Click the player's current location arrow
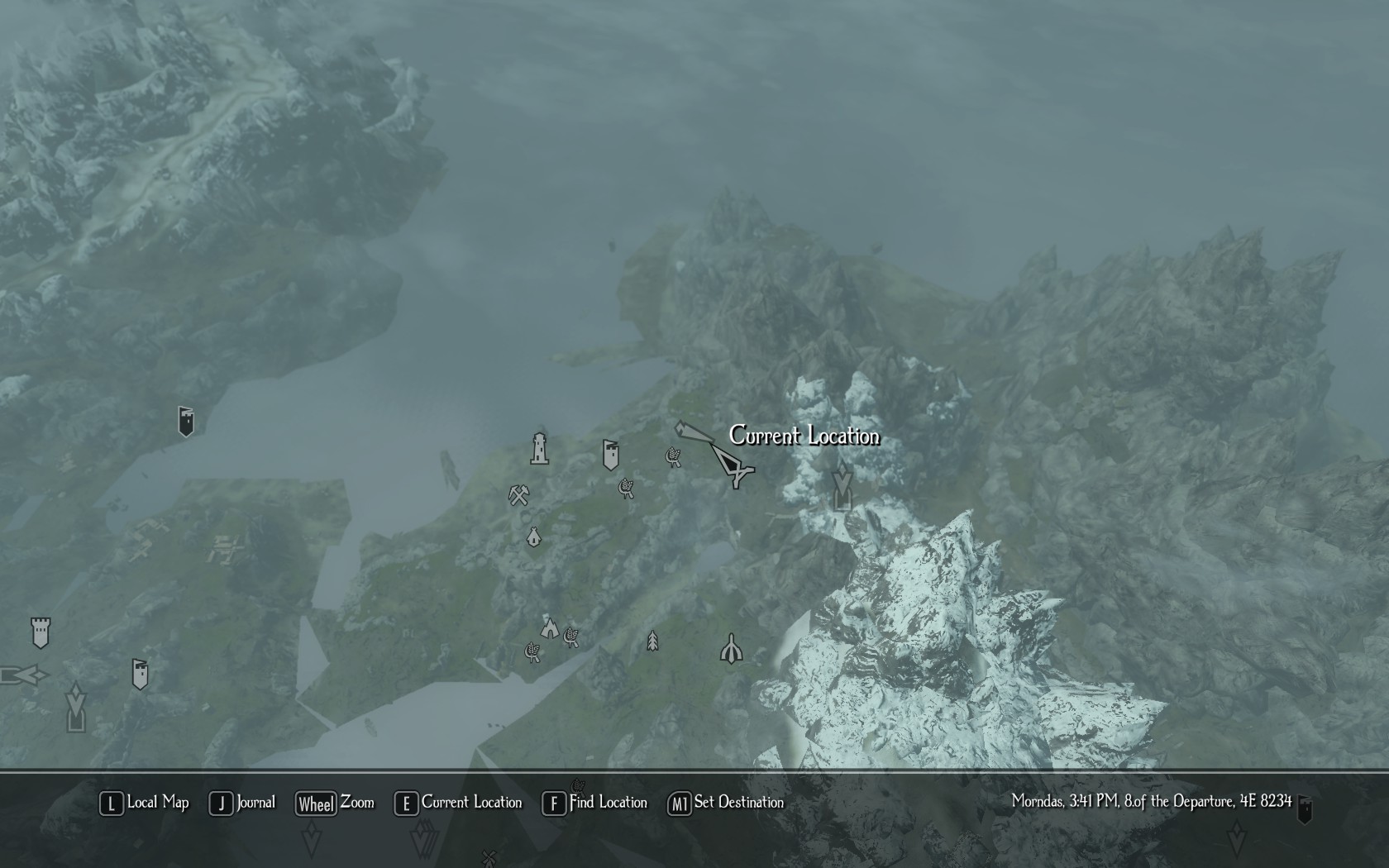The image size is (1389, 868). click(x=733, y=466)
